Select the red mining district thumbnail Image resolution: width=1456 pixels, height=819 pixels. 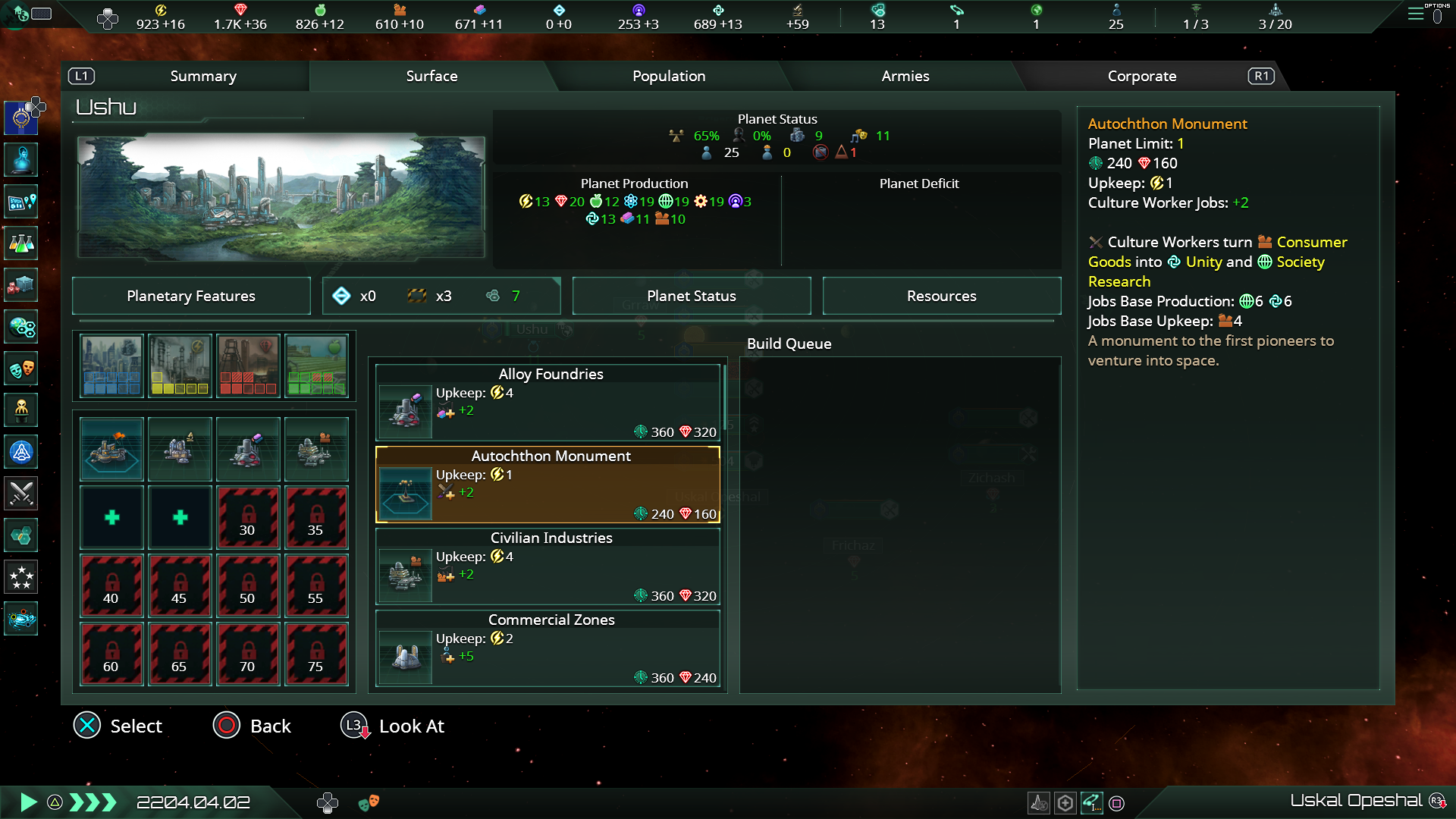point(248,366)
